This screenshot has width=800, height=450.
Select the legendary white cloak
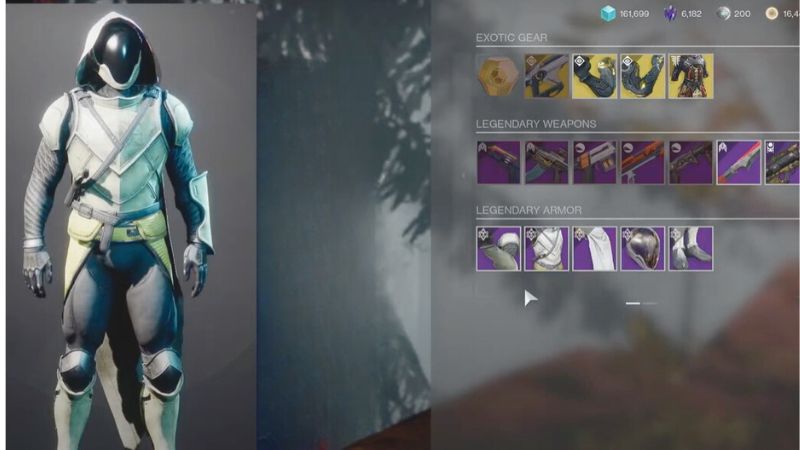pyautogui.click(x=594, y=248)
